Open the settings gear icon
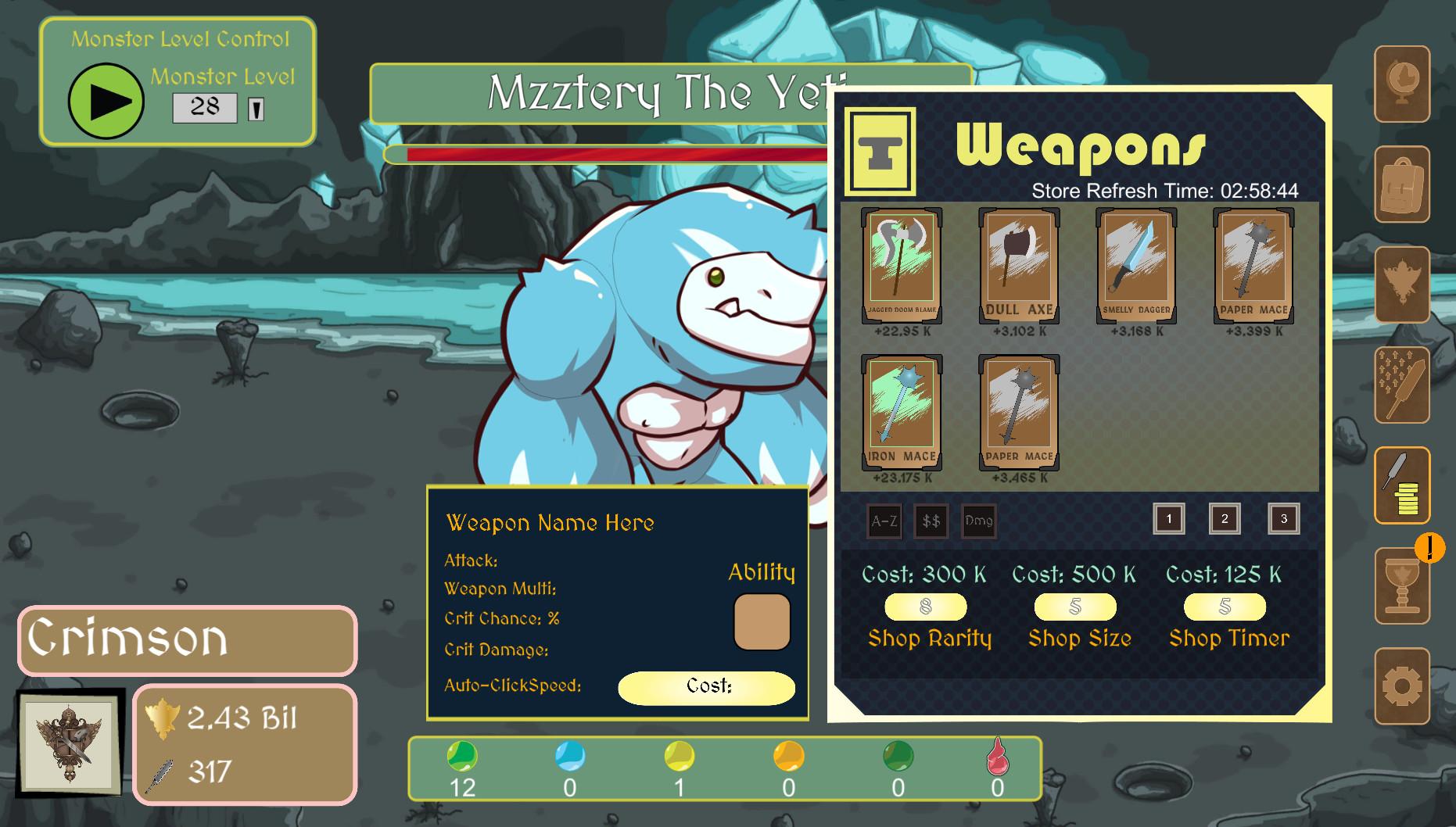This screenshot has height=827, width=1456. pos(1402,686)
